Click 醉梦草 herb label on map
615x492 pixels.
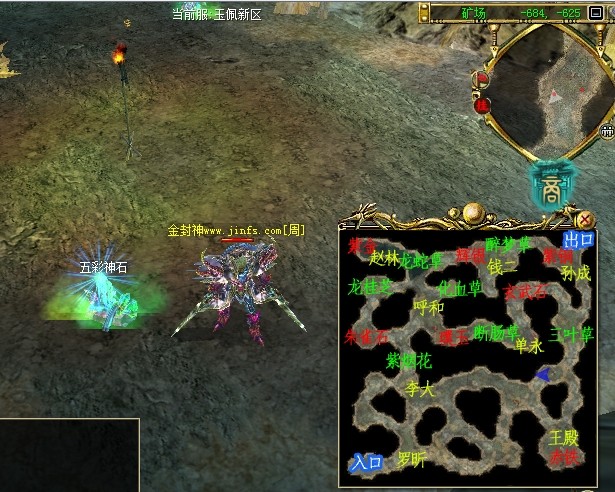click(x=508, y=245)
